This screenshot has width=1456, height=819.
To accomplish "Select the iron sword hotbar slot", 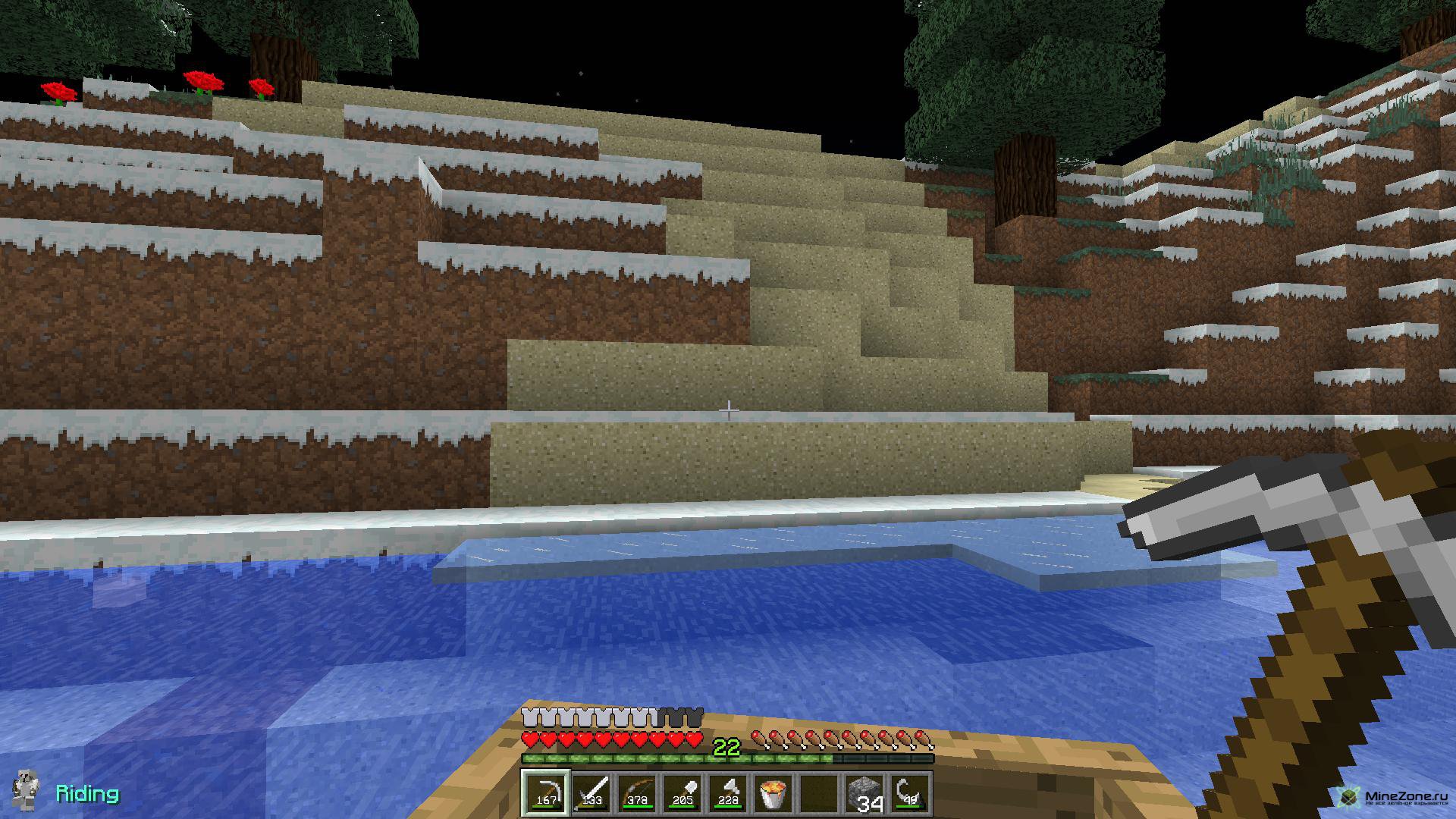I will tap(591, 792).
